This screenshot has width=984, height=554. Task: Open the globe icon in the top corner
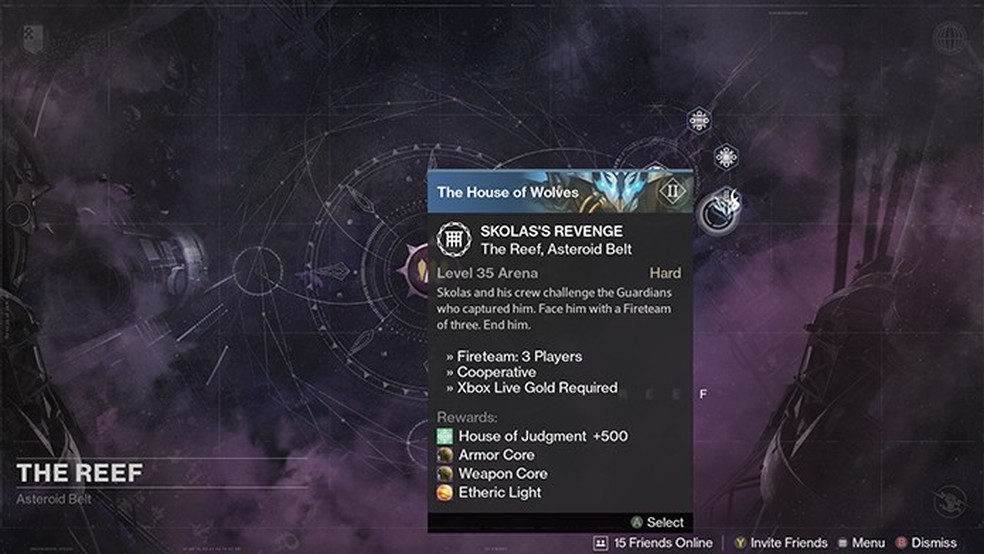949,39
